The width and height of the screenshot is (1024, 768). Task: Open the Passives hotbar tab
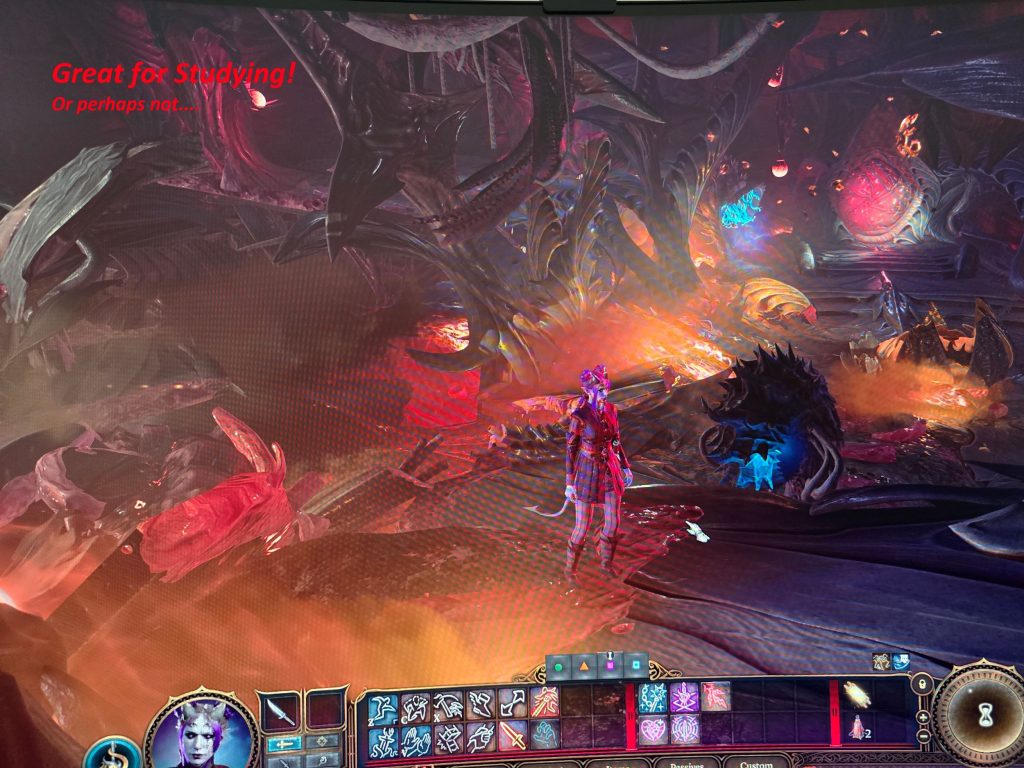(686, 764)
